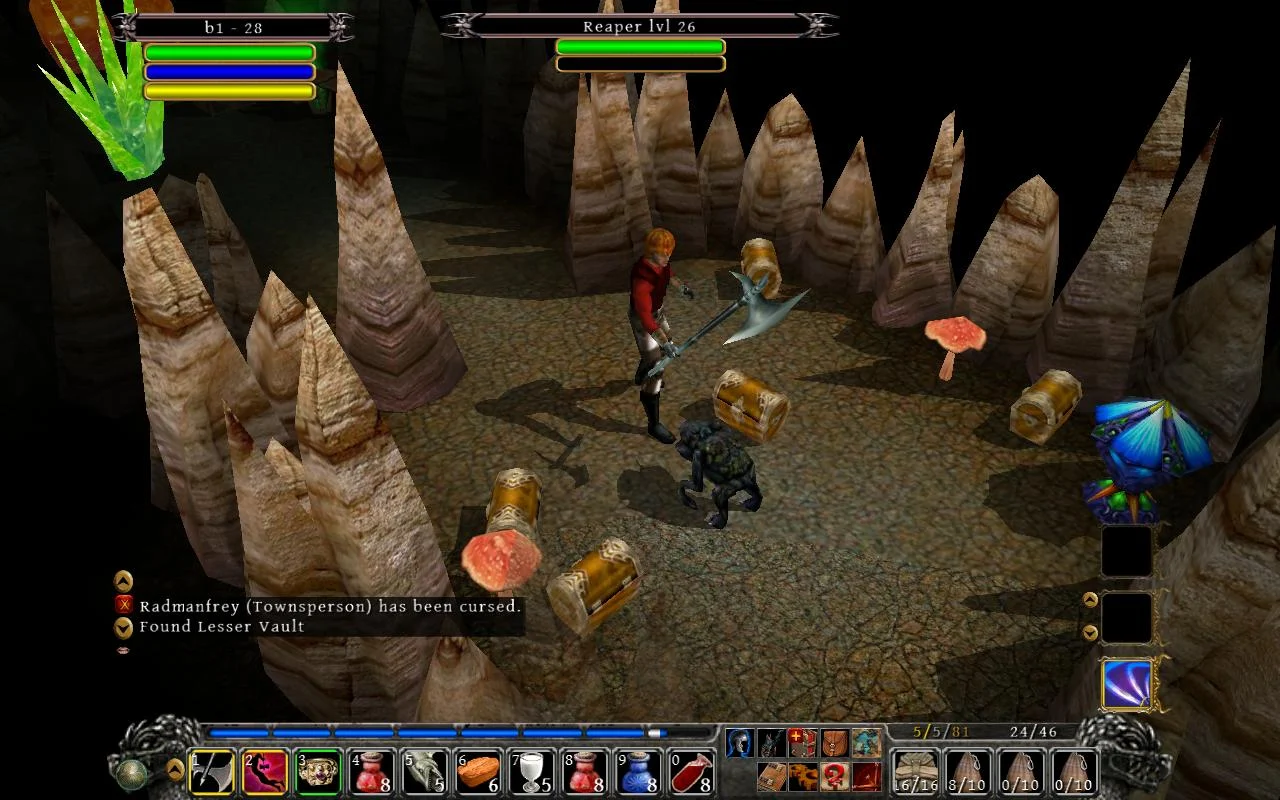Open the quest journal red cross icon
1280x800 pixels.
[x=800, y=742]
